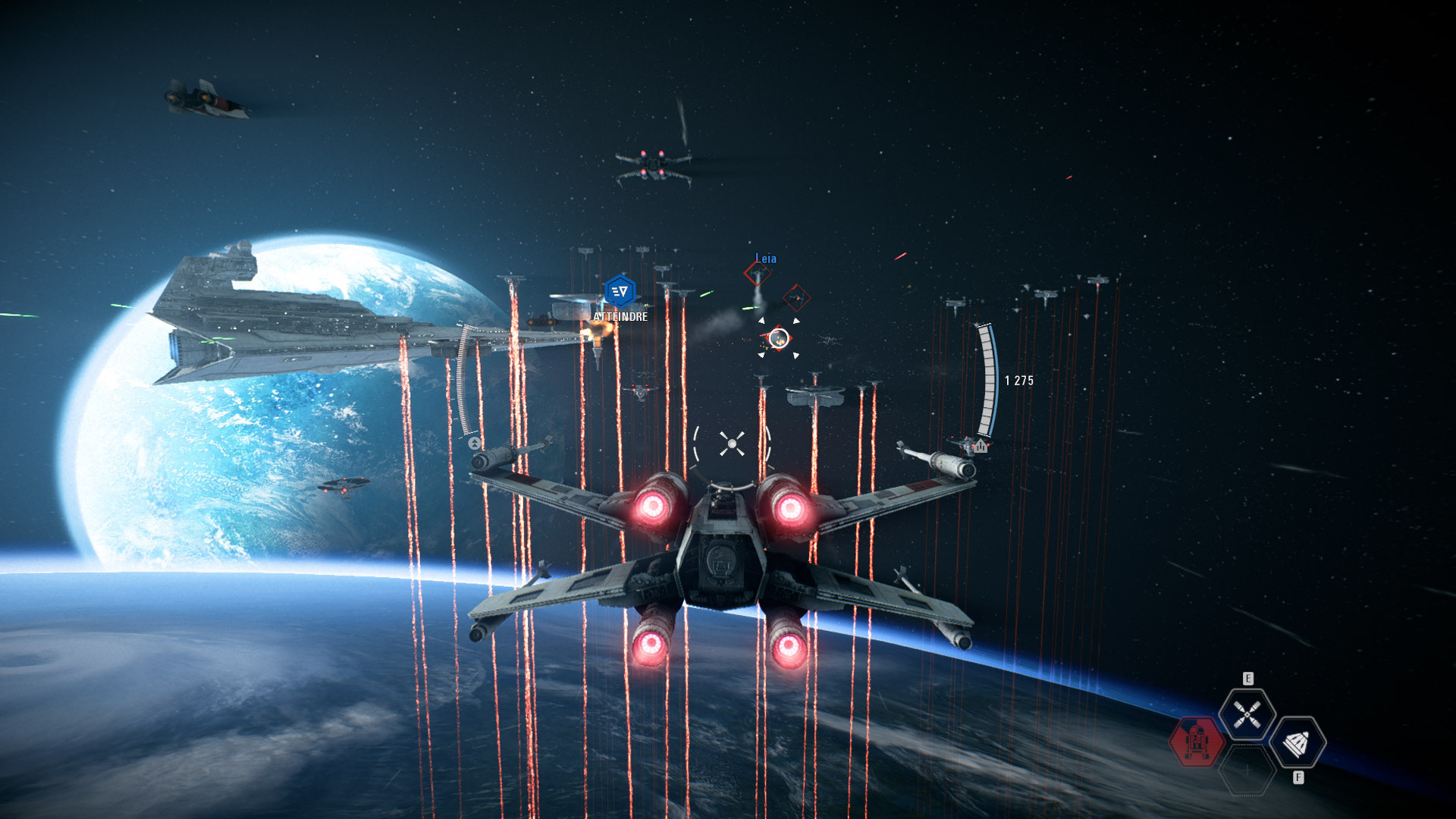Viewport: 1456px width, 819px height.
Task: Click the blue ATTEINDRE objective marker
Action: [620, 292]
